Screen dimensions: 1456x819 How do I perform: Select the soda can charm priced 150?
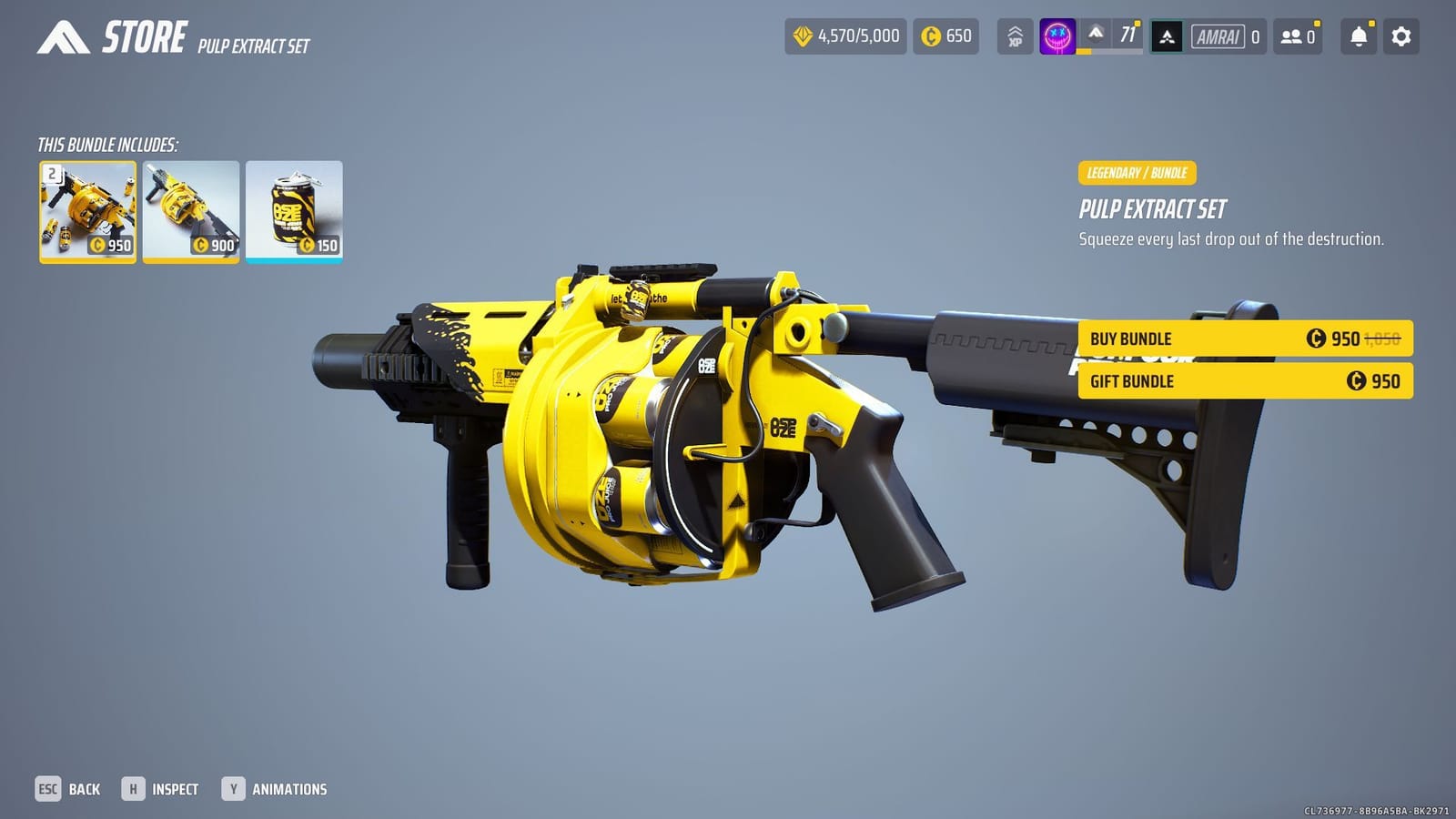(x=295, y=210)
